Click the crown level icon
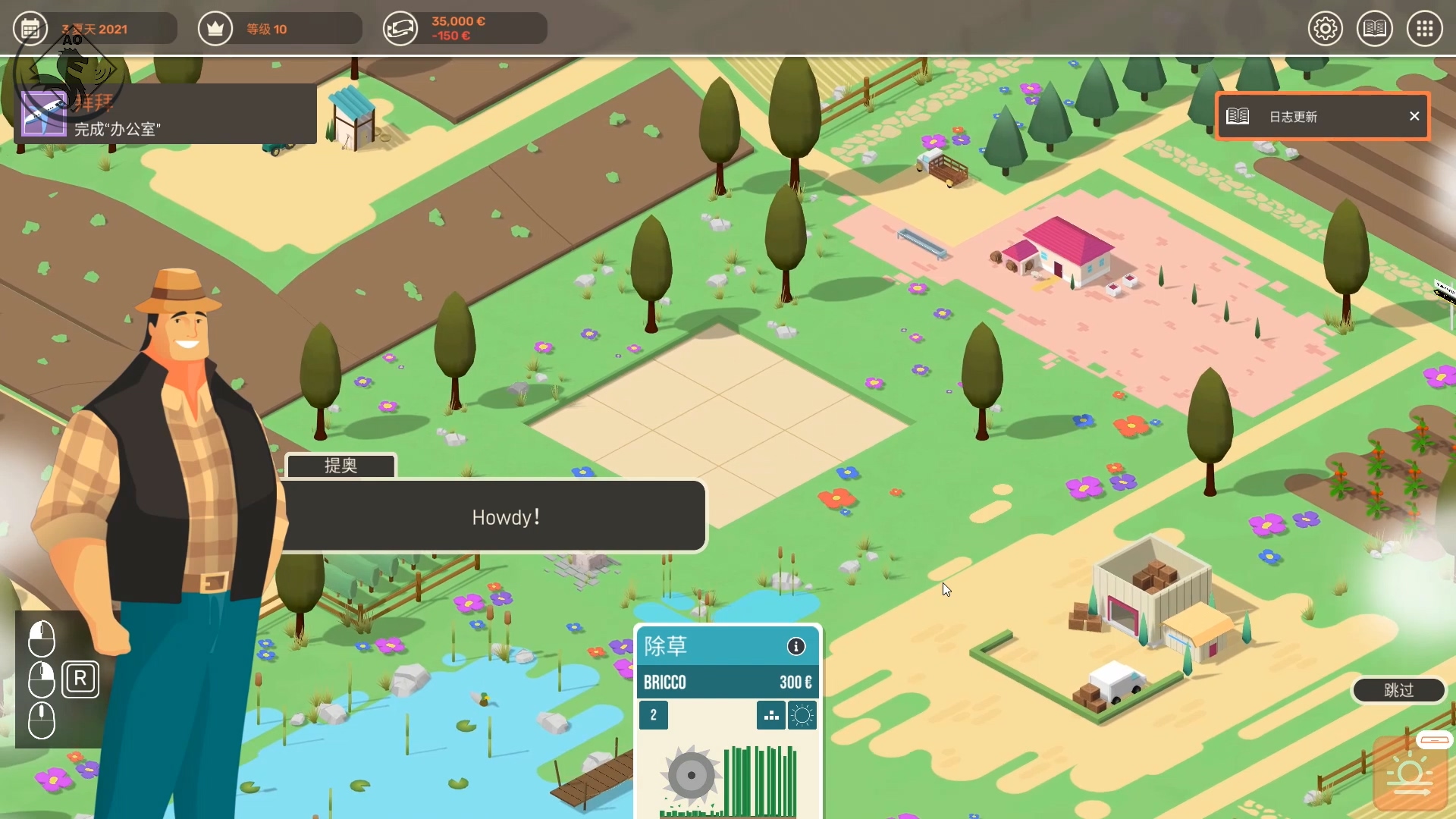 [215, 29]
